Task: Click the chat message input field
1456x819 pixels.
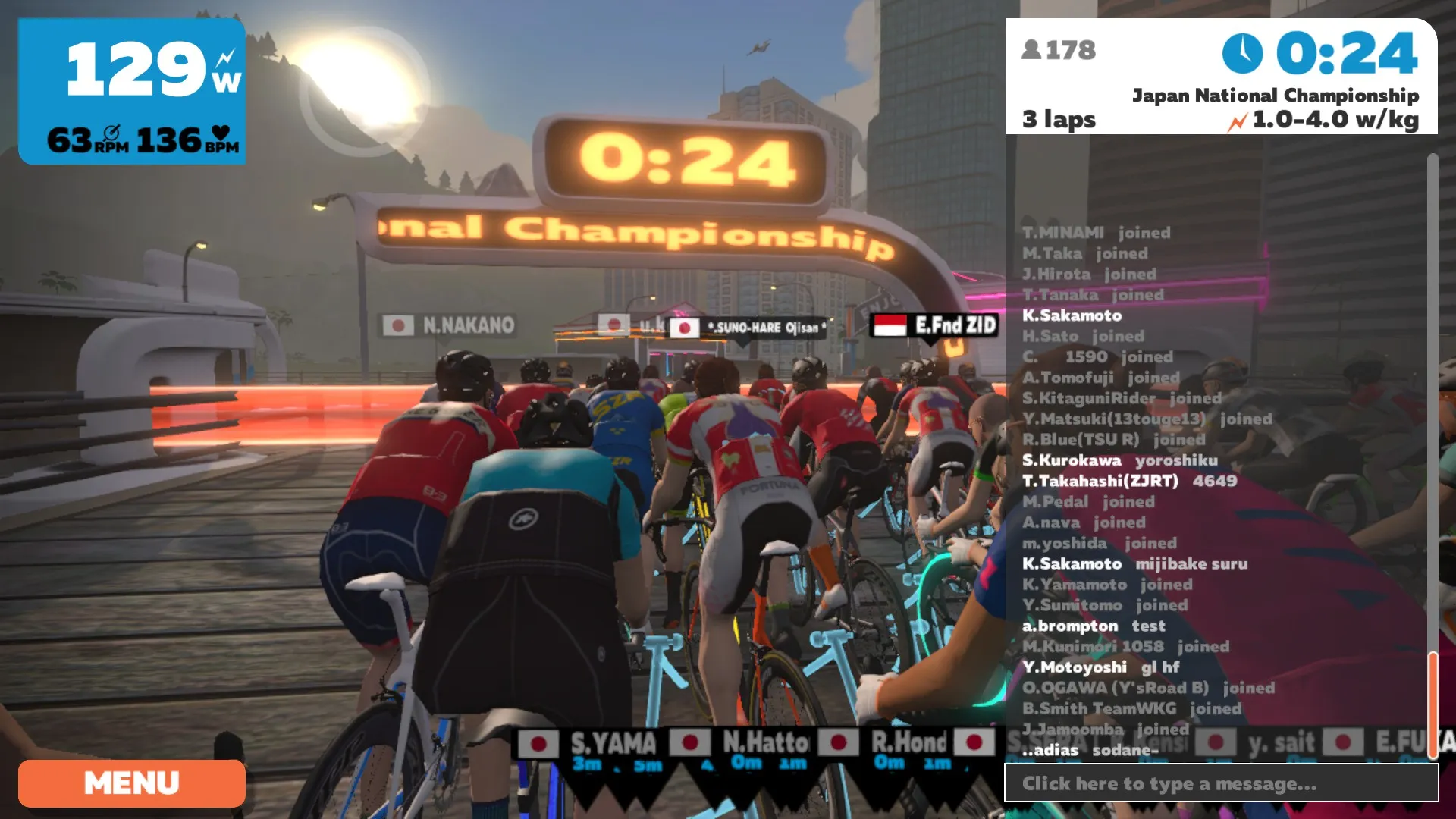Action: click(1221, 783)
